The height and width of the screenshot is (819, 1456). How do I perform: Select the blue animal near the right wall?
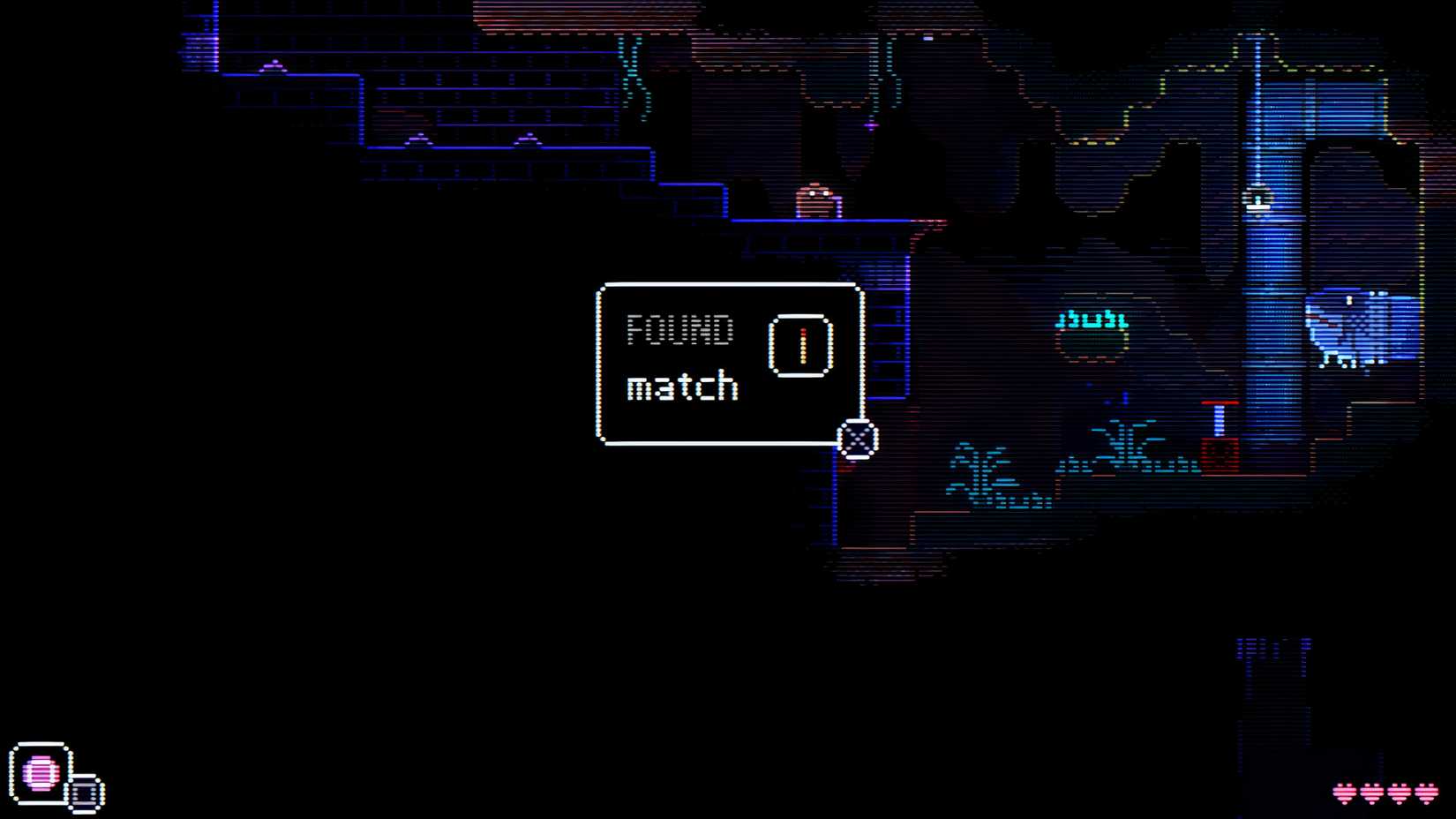tap(1350, 327)
